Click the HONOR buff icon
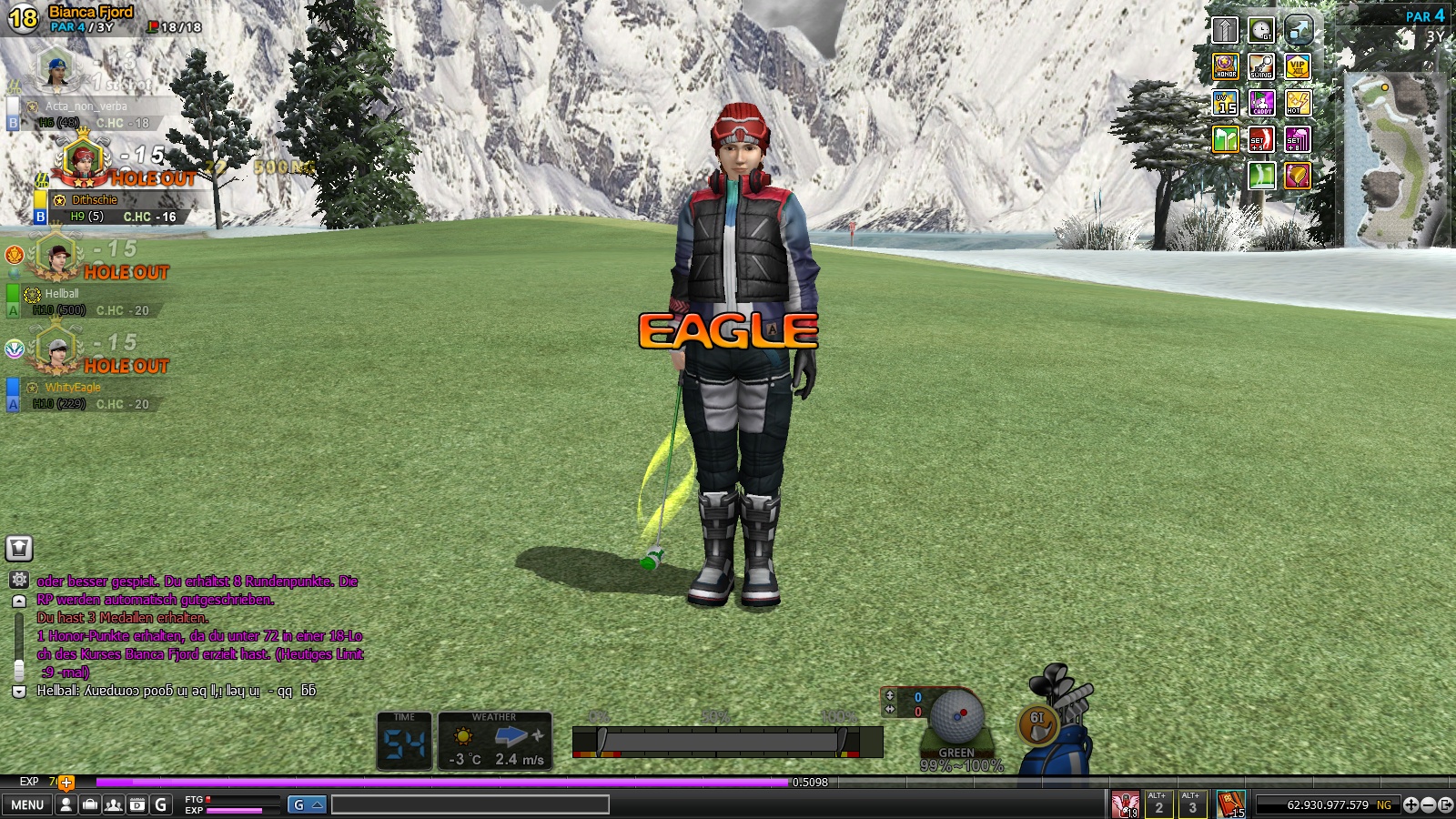Image resolution: width=1456 pixels, height=819 pixels. (1226, 66)
